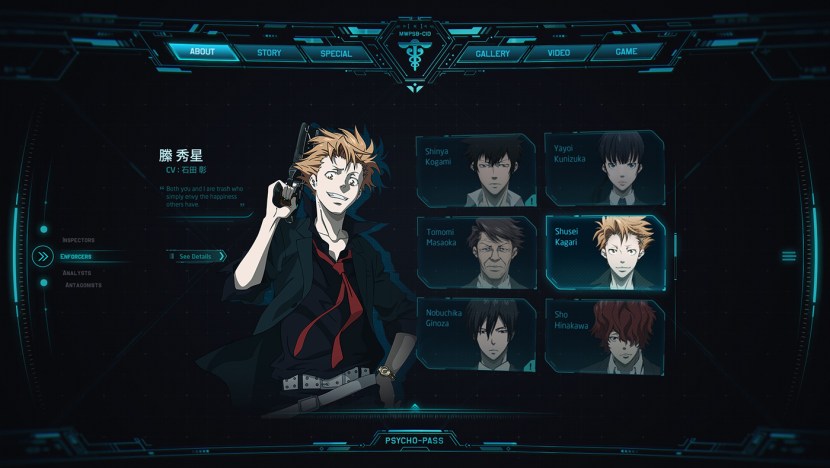Switch to the Video tab
Screen dimensions: 830x468
(559, 53)
